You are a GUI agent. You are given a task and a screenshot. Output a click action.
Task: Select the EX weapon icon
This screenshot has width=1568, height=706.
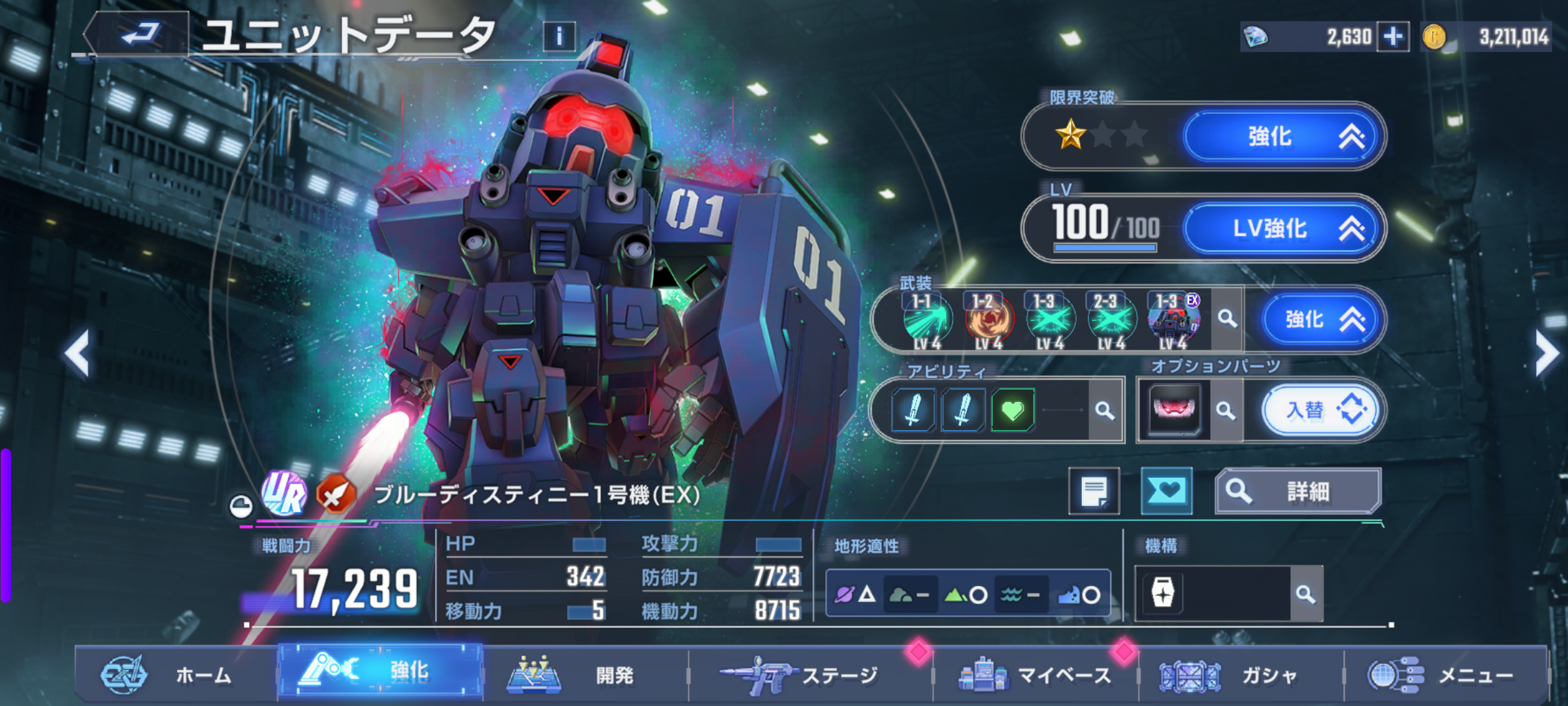point(1174,320)
